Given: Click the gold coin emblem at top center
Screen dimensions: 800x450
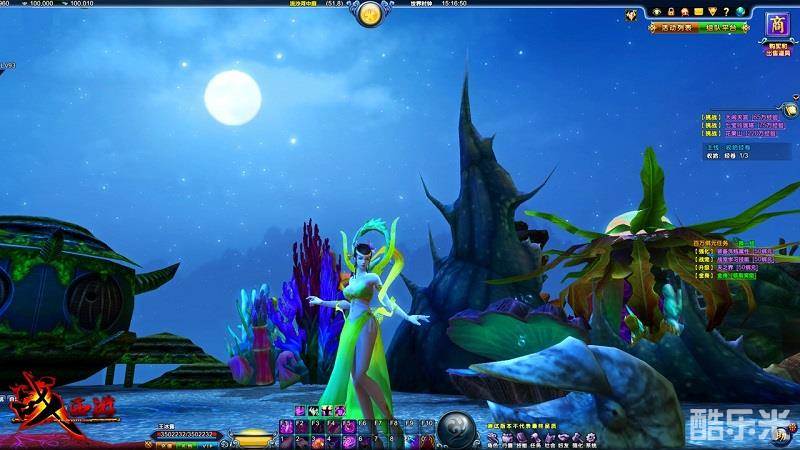Looking at the screenshot, I should point(370,14).
